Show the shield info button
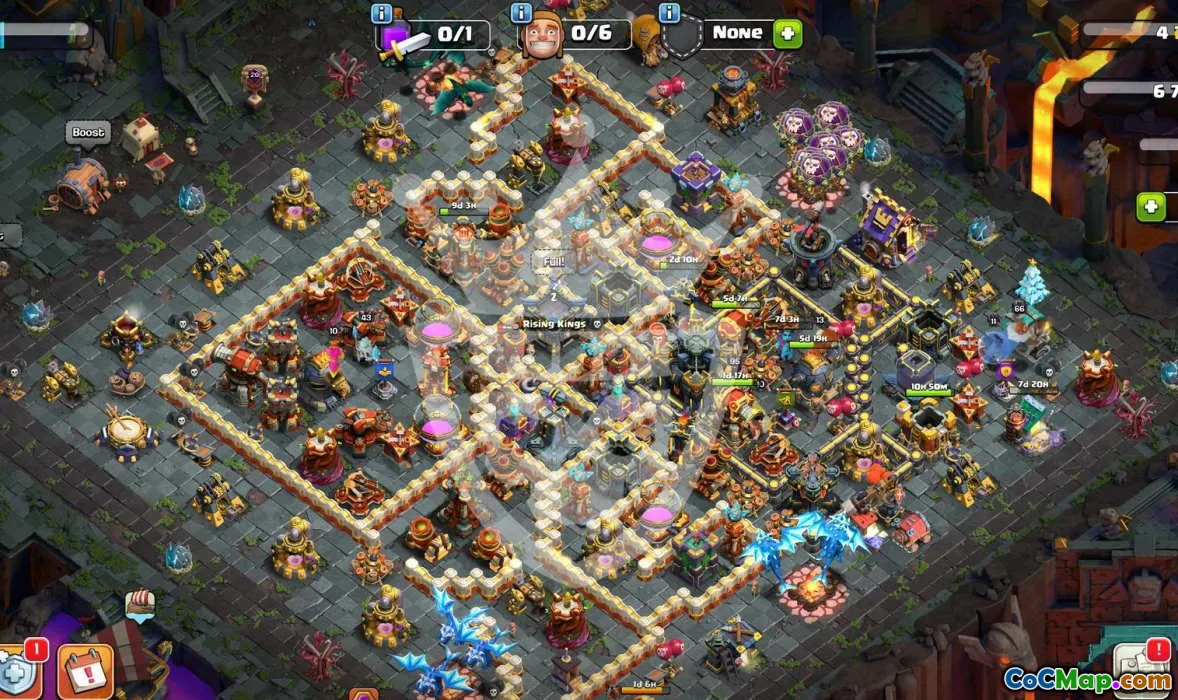 669,14
